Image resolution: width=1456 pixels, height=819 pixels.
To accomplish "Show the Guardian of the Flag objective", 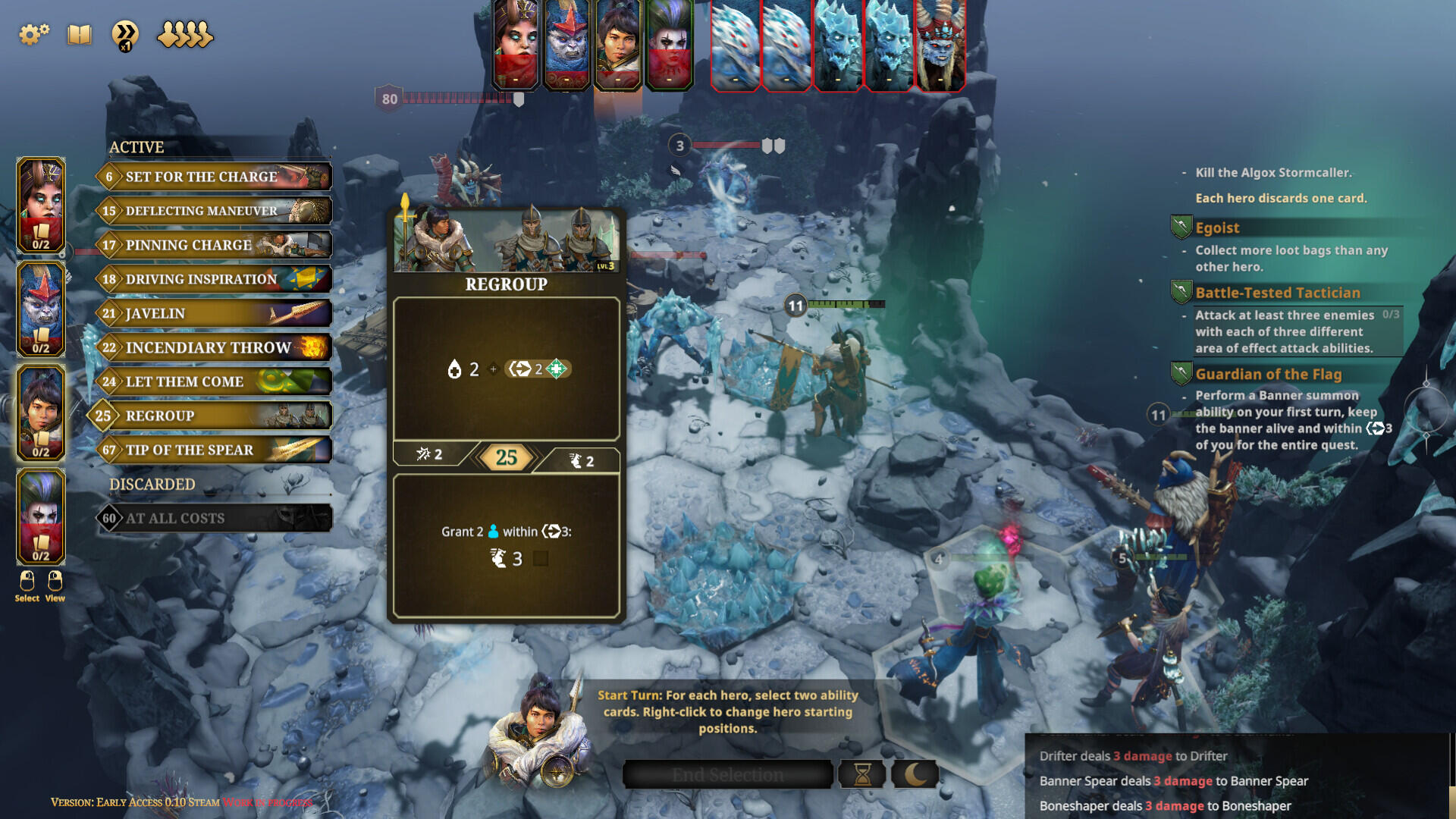I will coord(1268,374).
